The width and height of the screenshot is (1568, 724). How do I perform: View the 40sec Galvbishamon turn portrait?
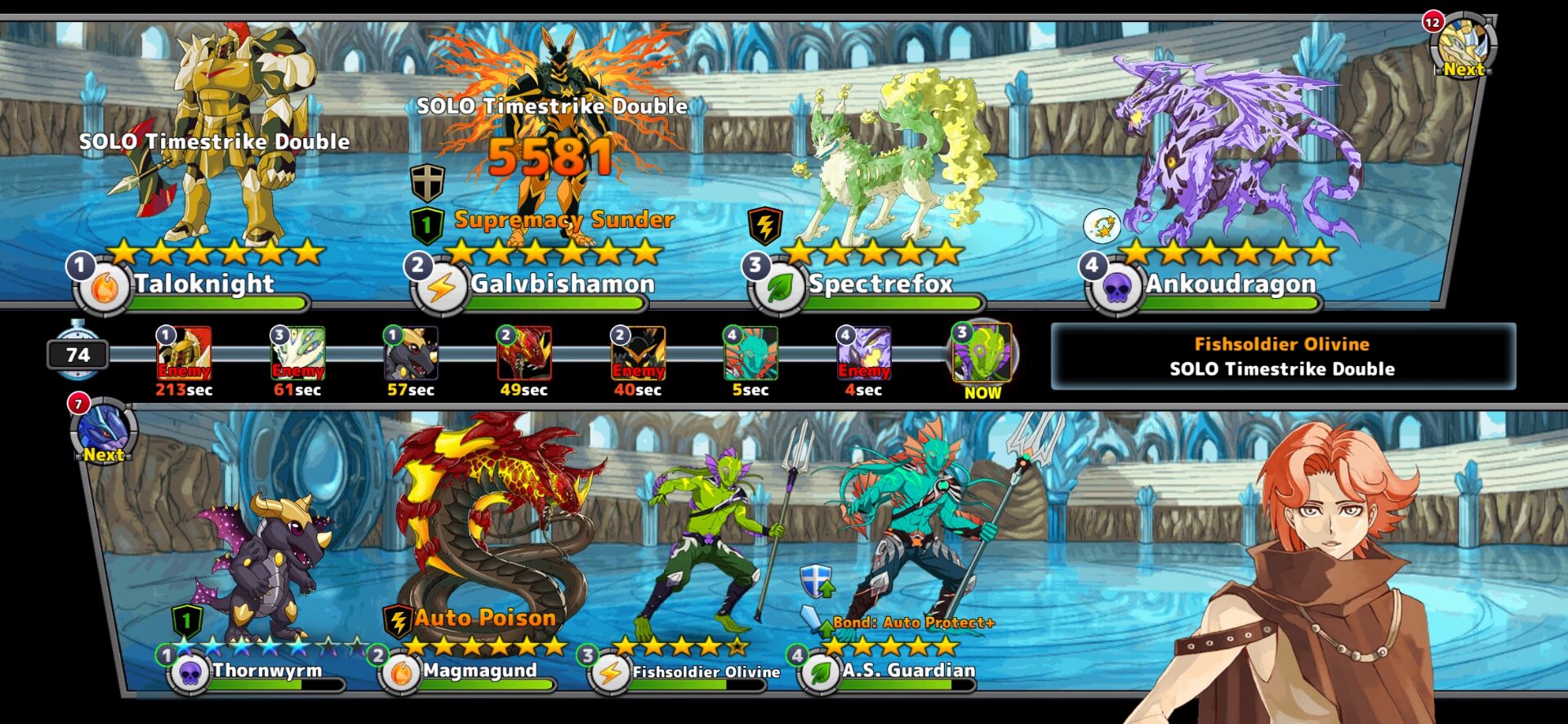tap(638, 354)
